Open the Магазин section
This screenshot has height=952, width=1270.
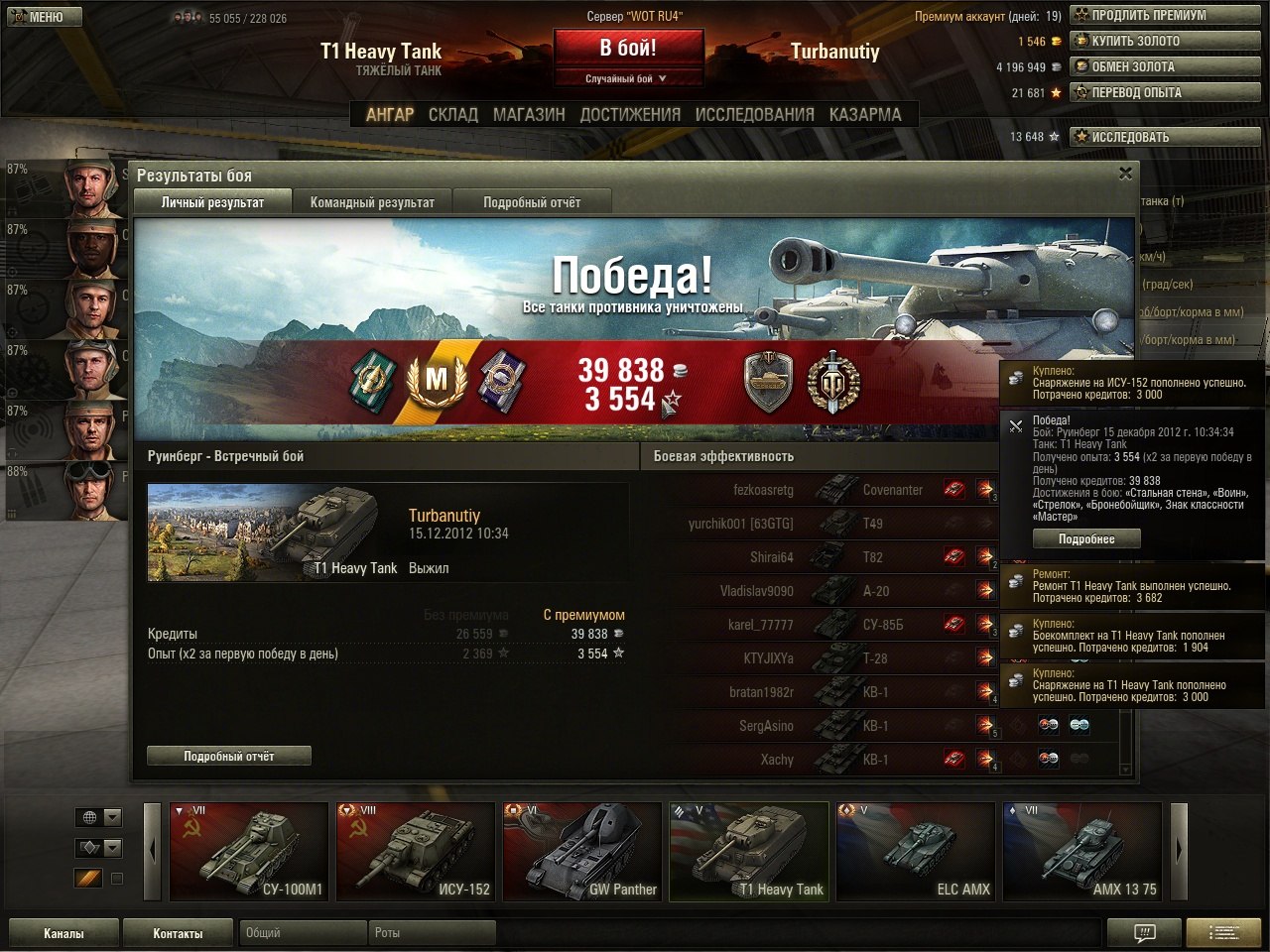pos(529,114)
